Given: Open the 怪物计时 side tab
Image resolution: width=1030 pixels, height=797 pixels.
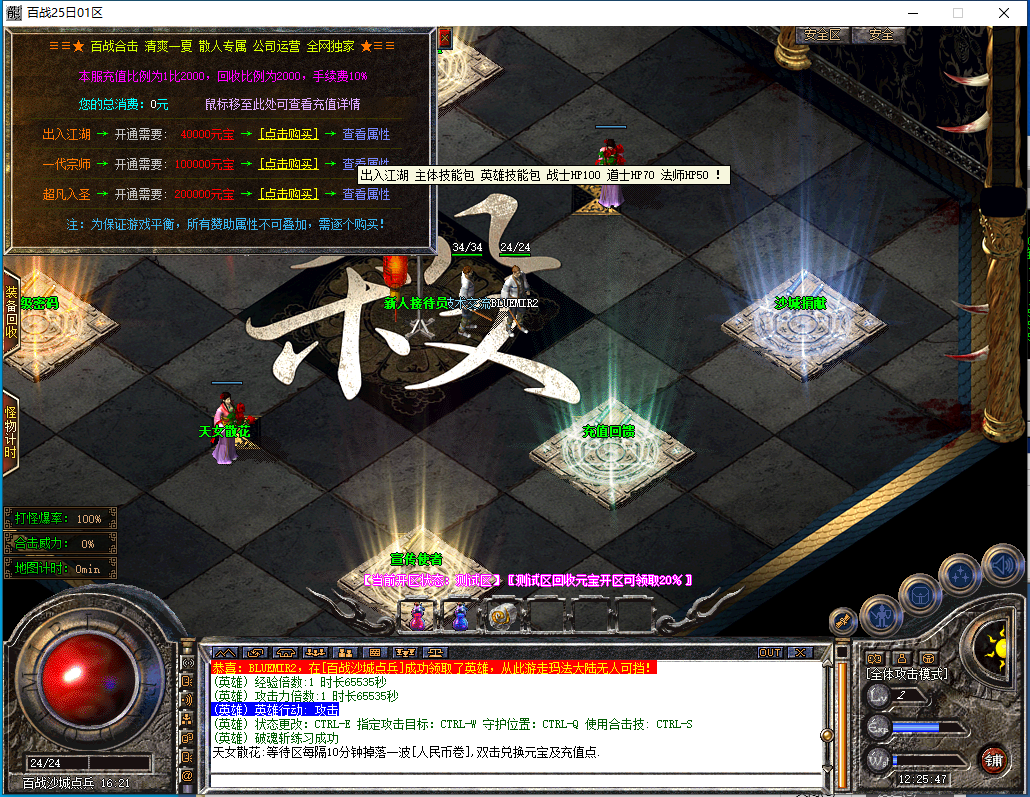Looking at the screenshot, I should (11, 432).
